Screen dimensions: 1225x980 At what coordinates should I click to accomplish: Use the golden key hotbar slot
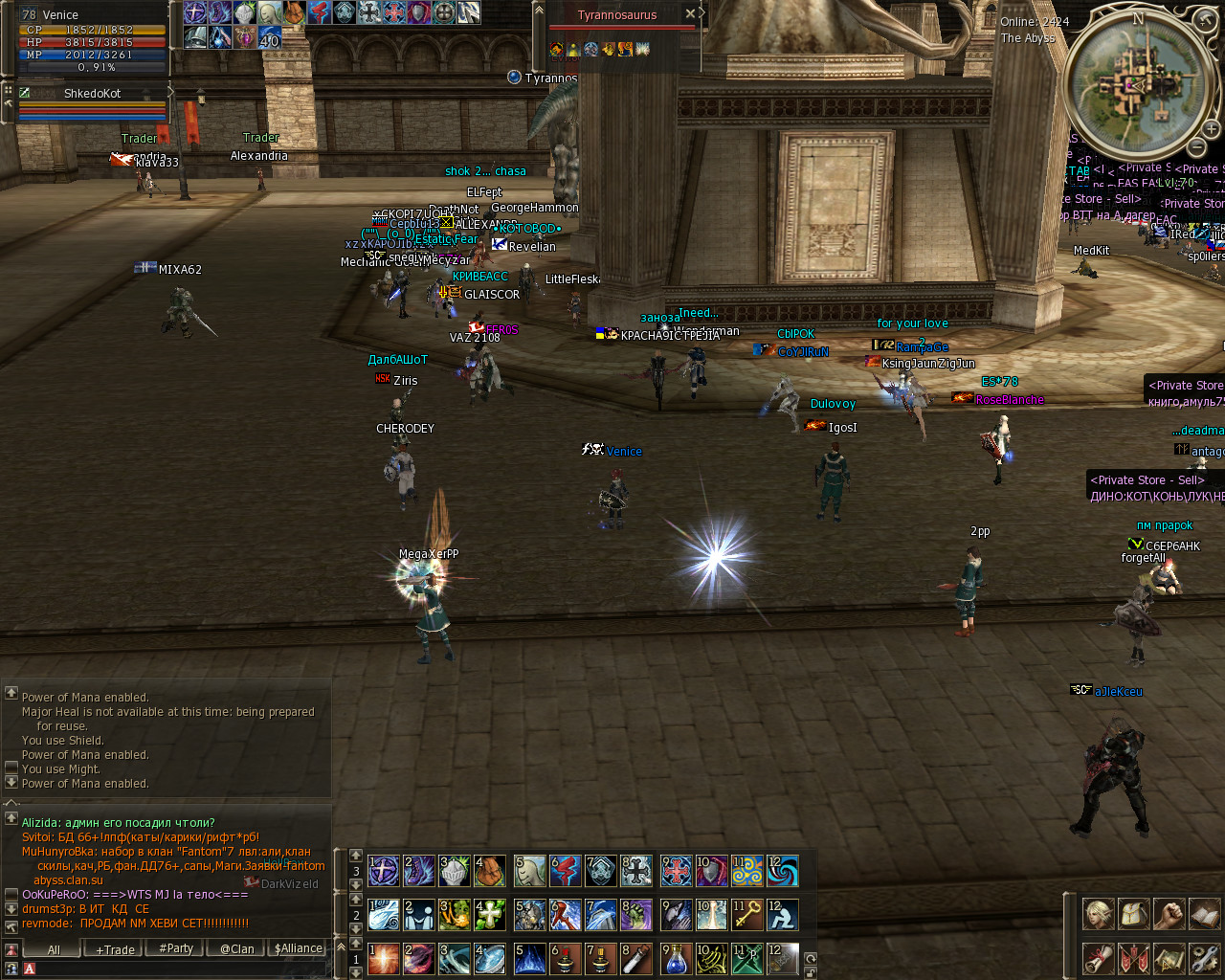[x=747, y=915]
